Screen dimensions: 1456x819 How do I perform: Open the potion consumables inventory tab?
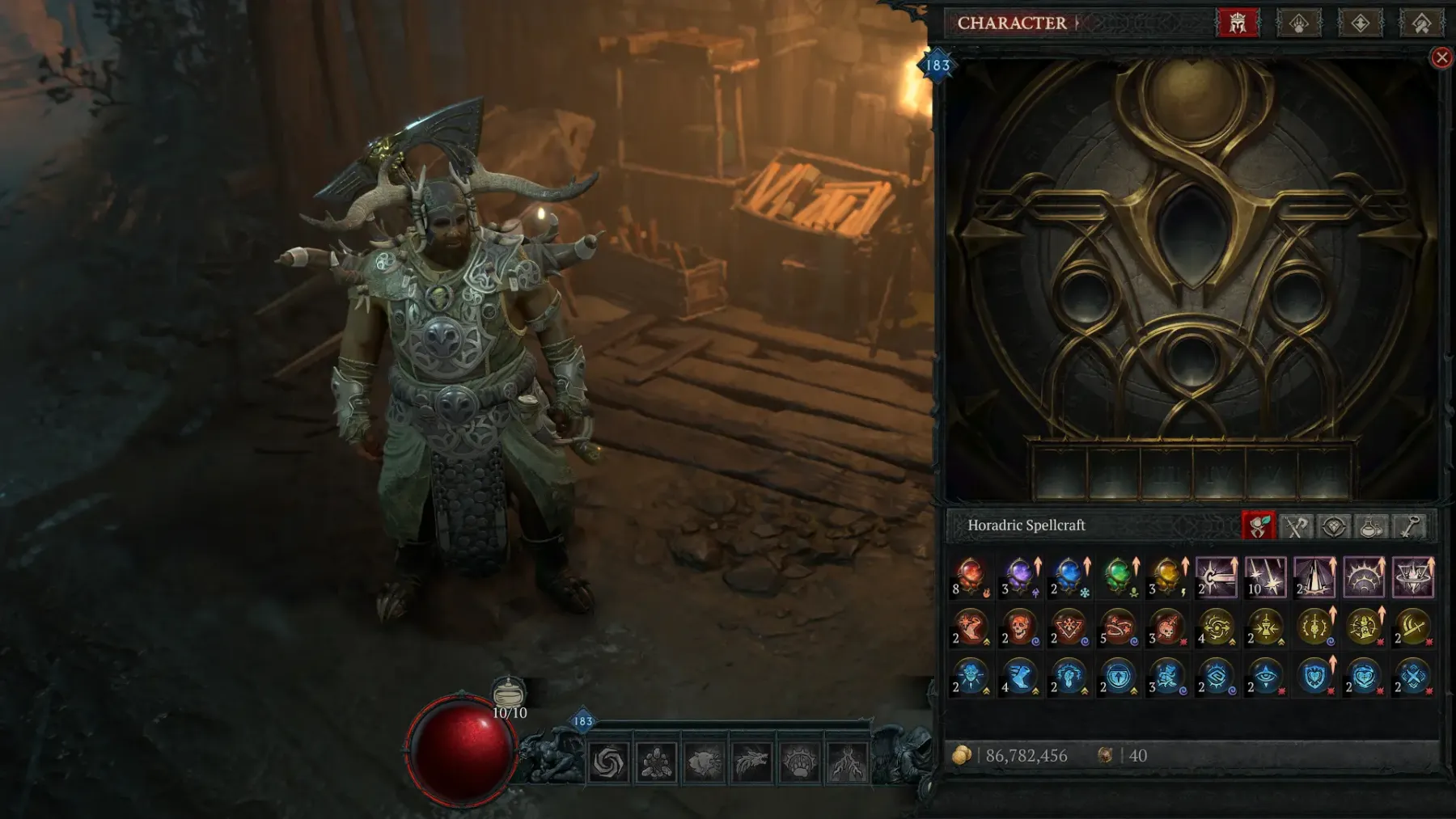1371,526
